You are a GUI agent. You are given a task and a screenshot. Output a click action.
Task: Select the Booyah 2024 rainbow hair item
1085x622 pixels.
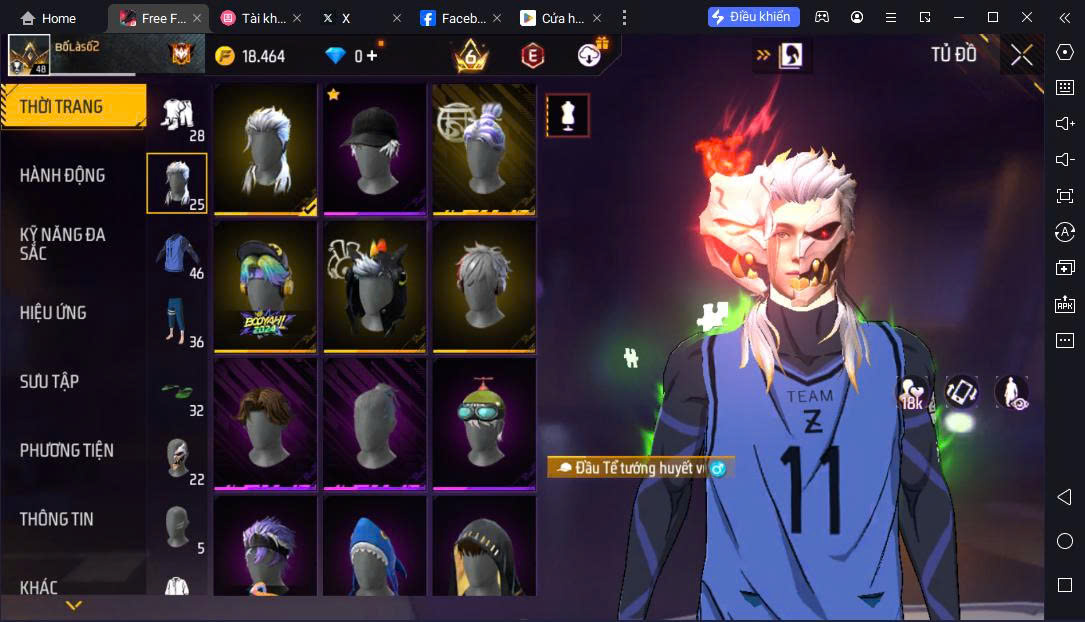[x=265, y=286]
